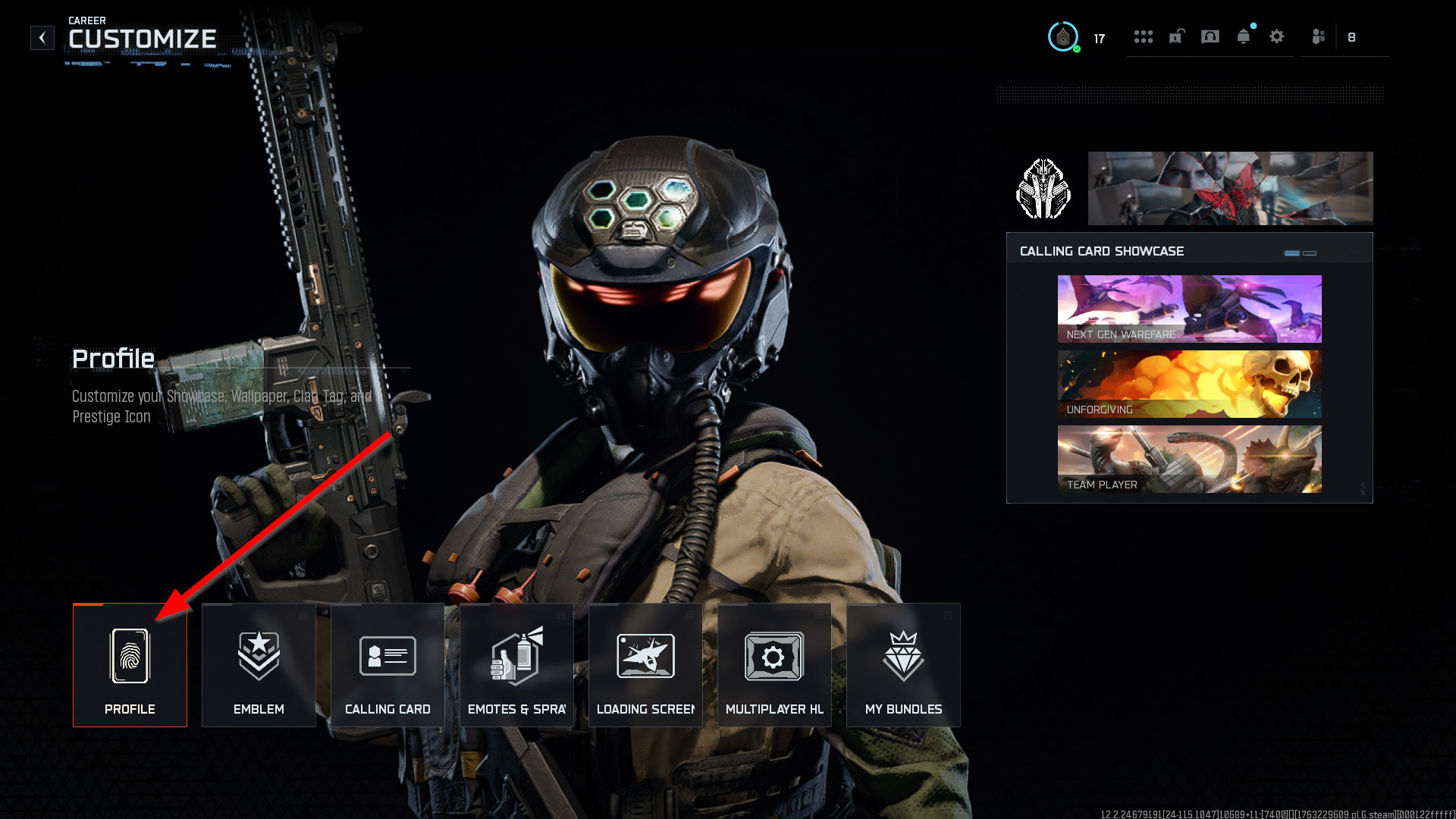Open My Bundles
Image resolution: width=1456 pixels, height=819 pixels.
click(x=903, y=665)
